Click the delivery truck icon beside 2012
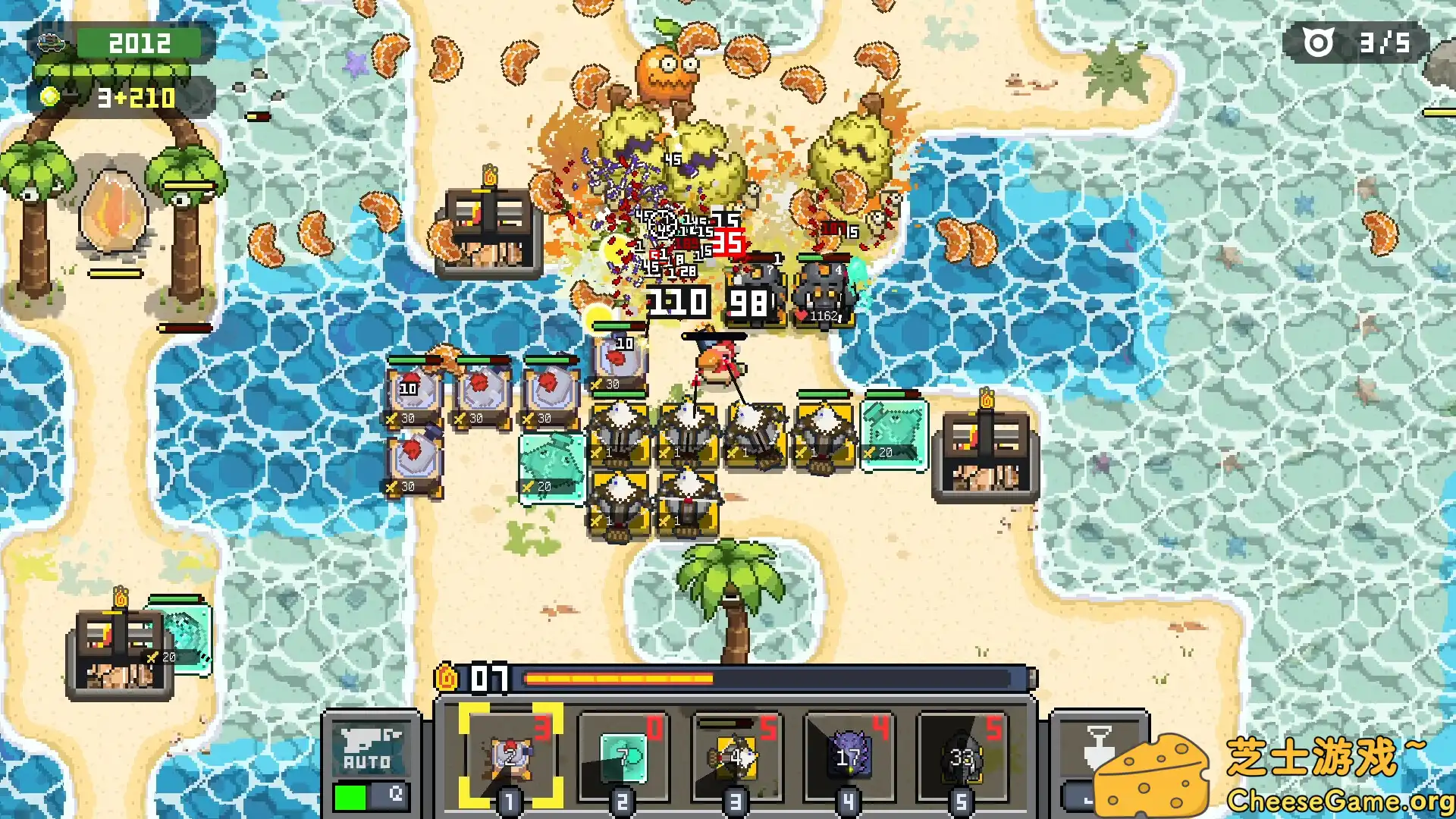This screenshot has height=819, width=1456. click(x=52, y=42)
